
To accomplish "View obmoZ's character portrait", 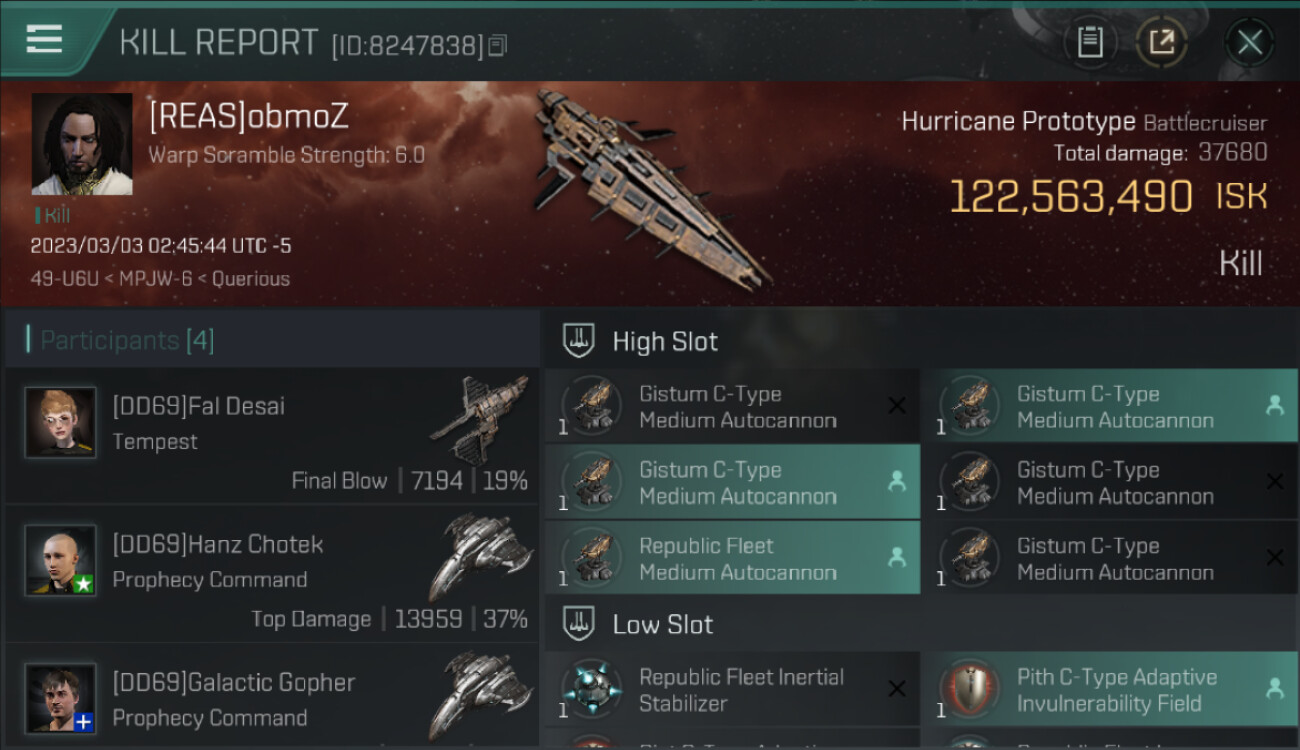I will tap(82, 144).
